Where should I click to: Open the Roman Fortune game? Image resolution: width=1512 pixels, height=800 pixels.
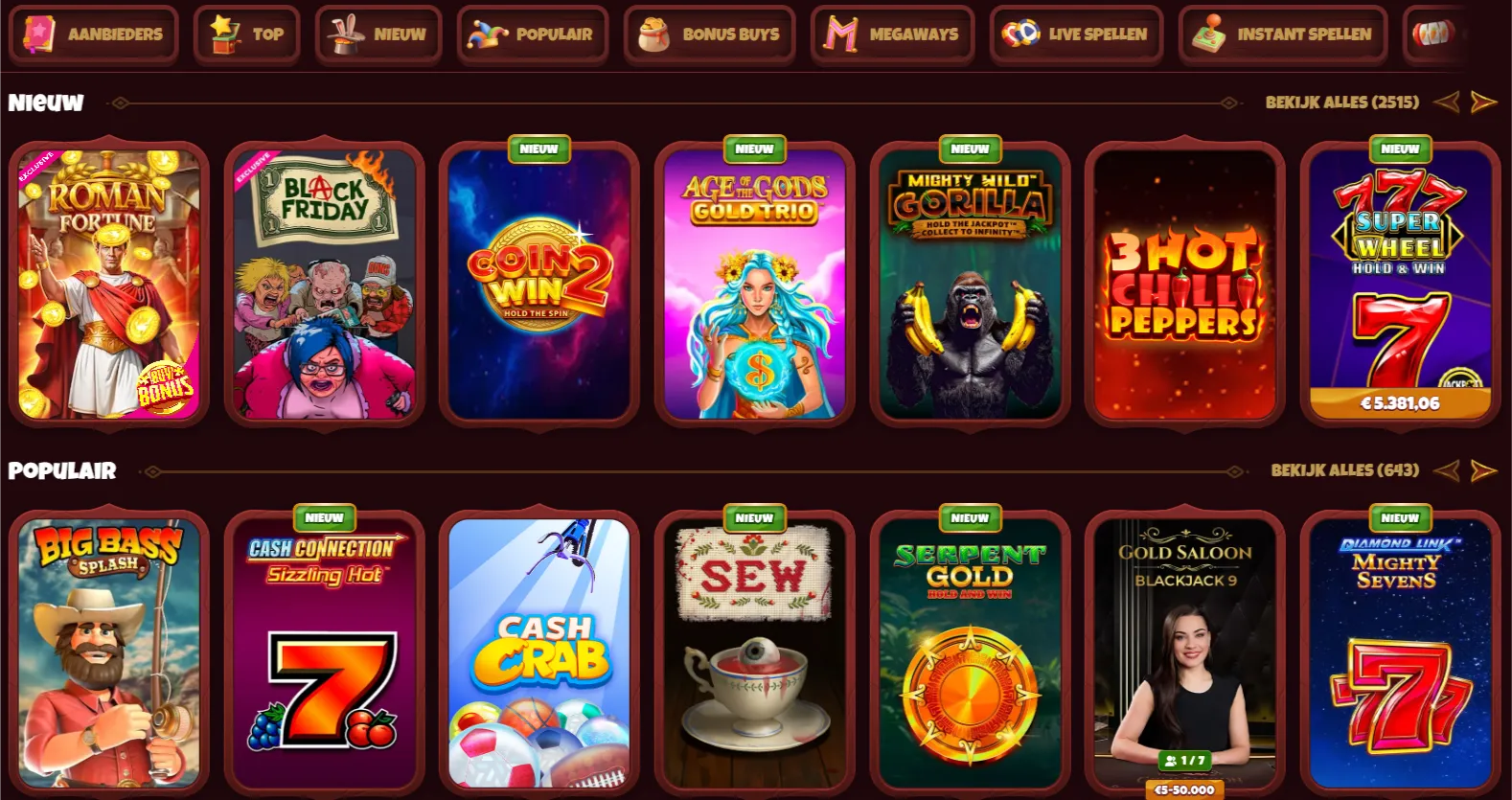107,284
